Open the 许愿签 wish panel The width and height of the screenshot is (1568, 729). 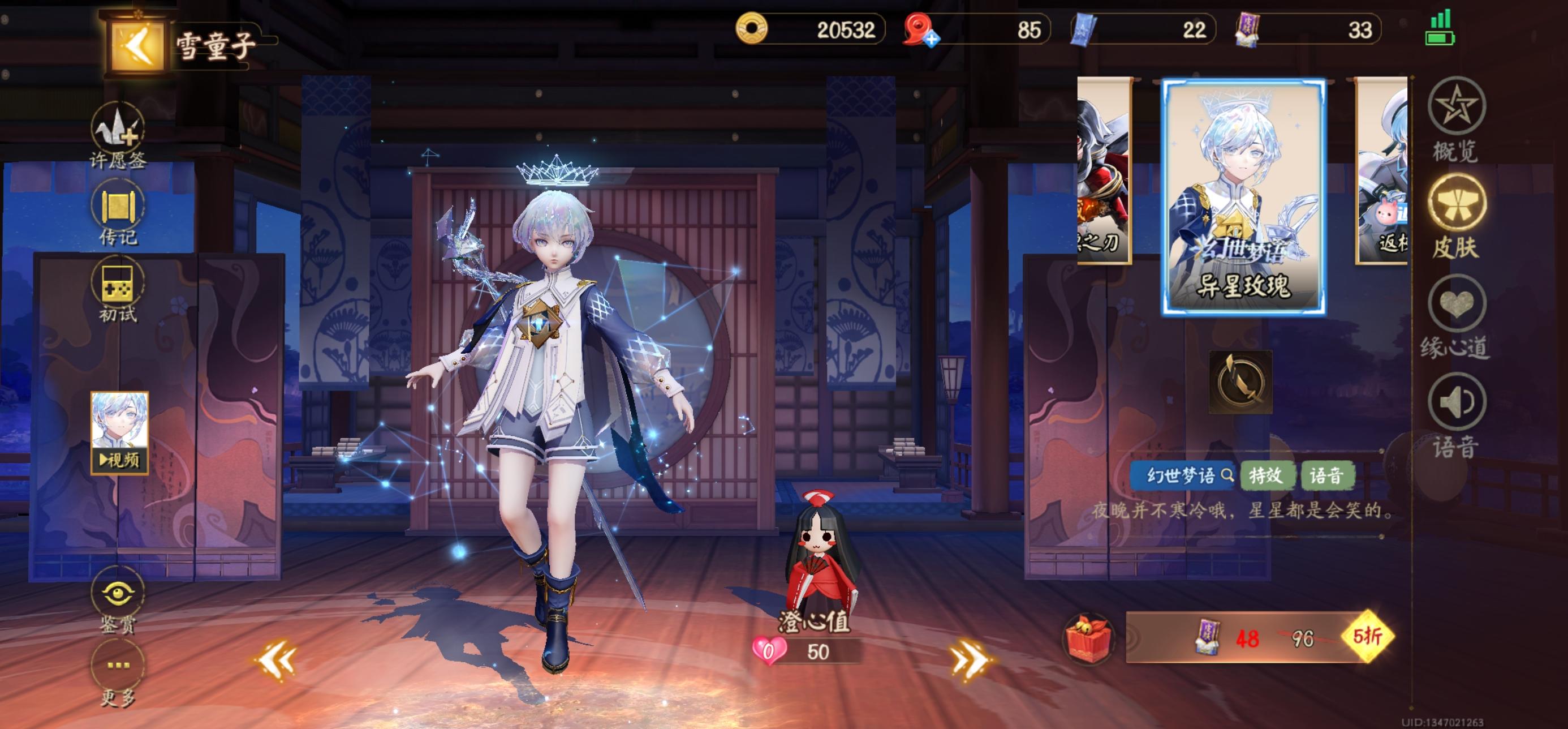[117, 127]
